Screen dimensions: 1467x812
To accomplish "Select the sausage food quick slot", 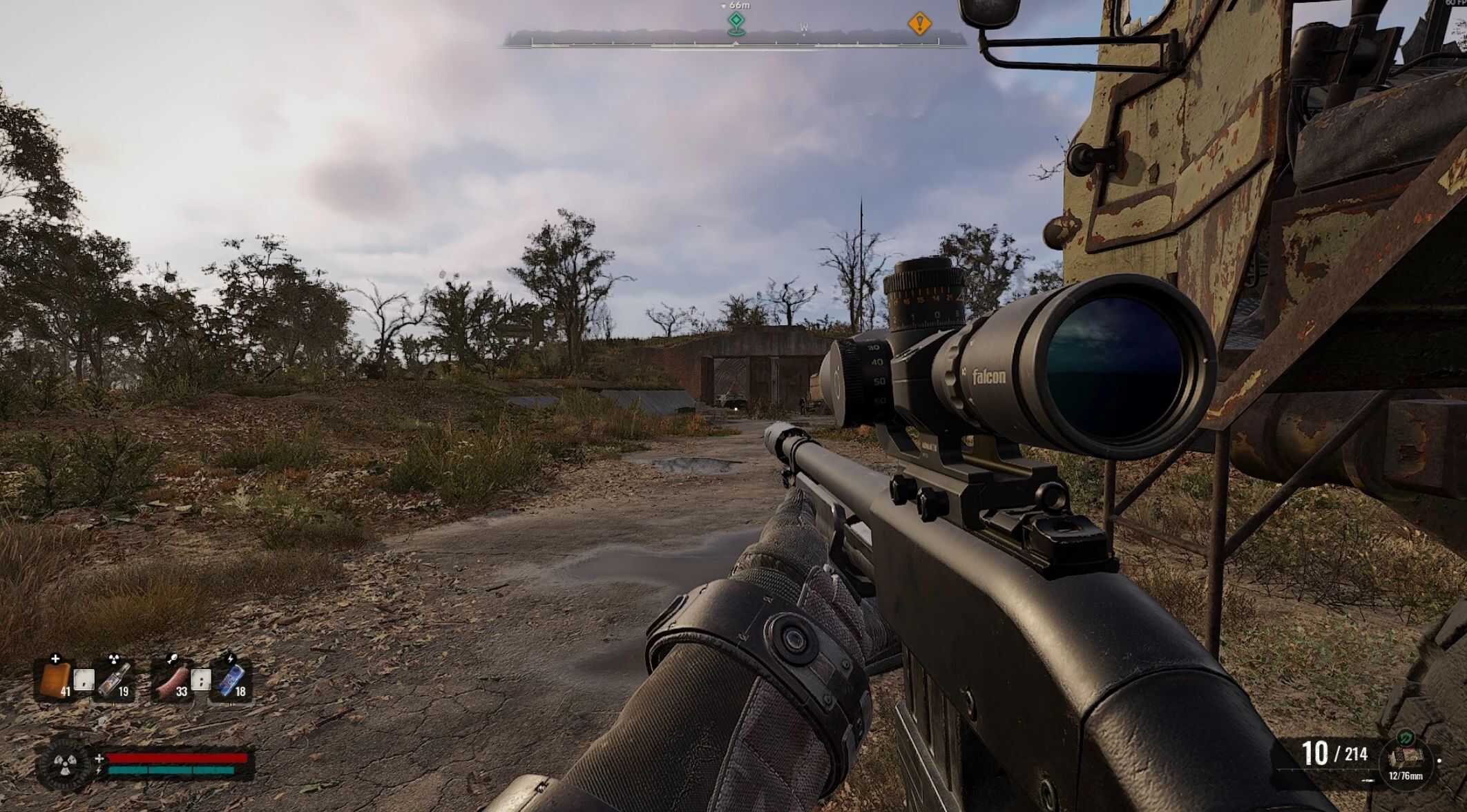I will (172, 679).
